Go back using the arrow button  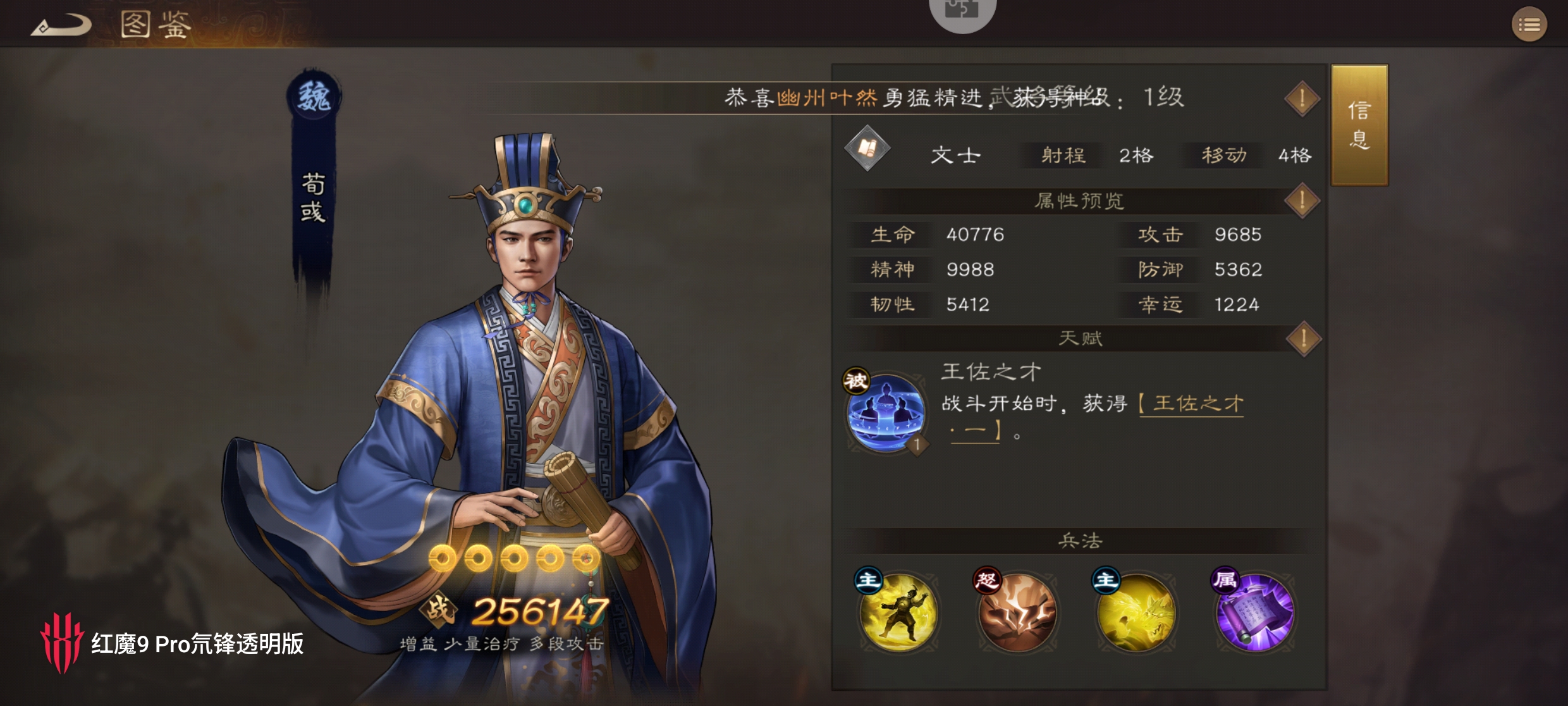click(x=61, y=26)
